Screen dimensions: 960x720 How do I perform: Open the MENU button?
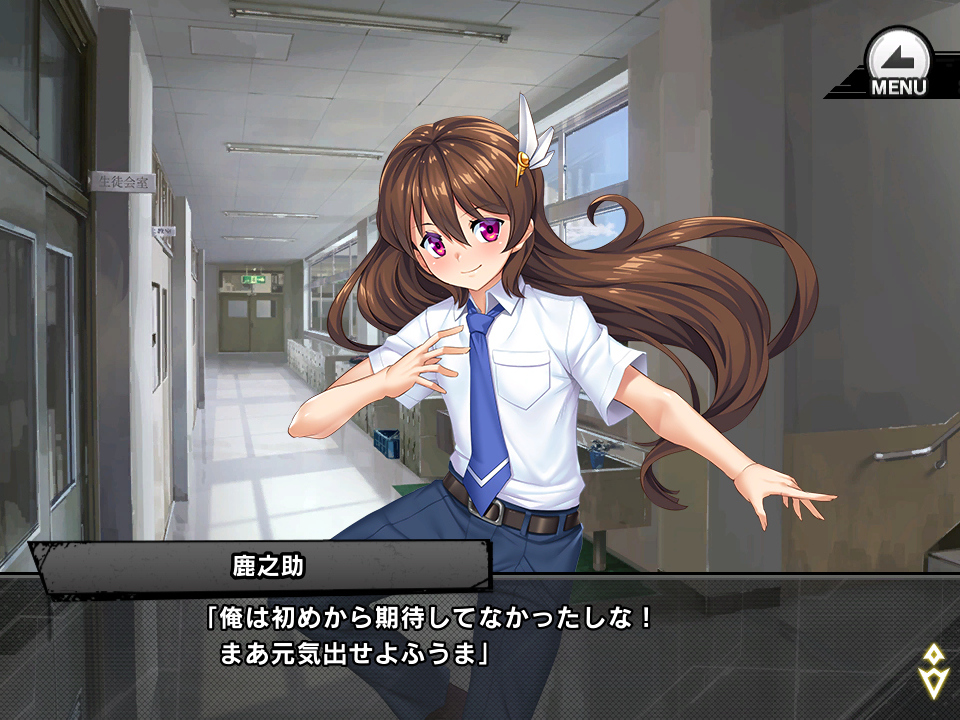tap(897, 63)
